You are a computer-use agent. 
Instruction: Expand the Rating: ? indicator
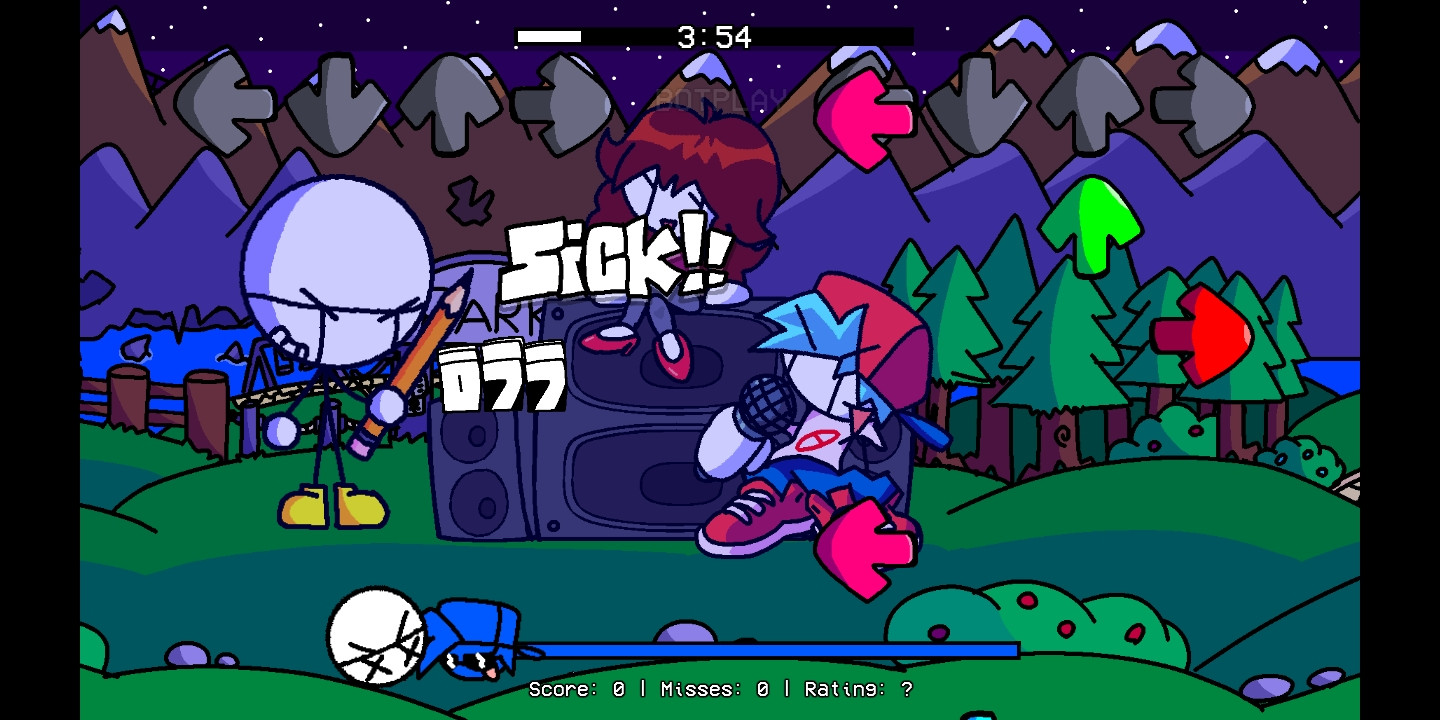(858, 690)
